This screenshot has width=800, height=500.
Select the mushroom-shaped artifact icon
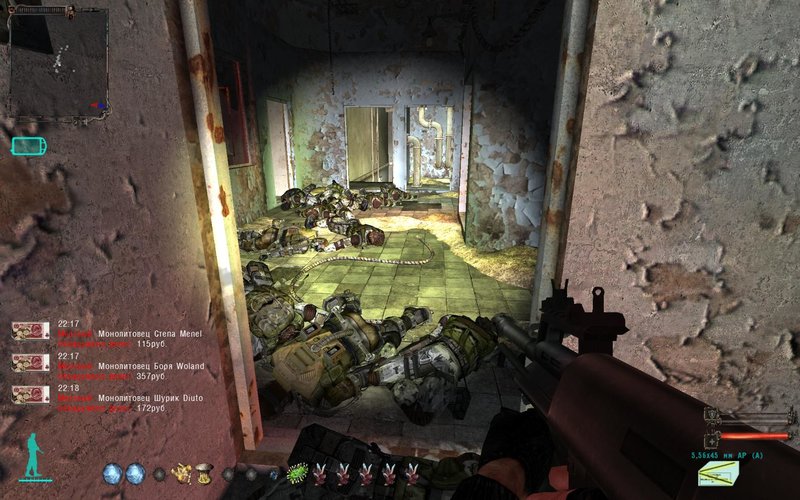tap(204, 473)
